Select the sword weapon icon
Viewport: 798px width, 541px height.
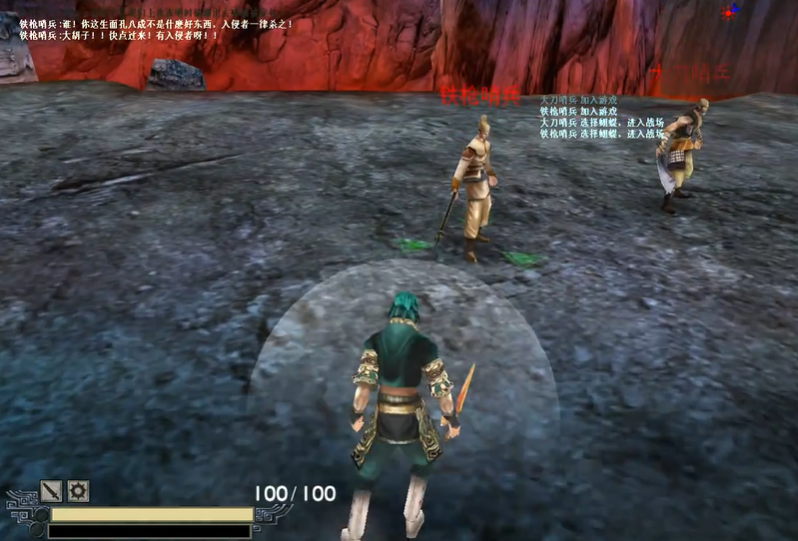tap(51, 491)
